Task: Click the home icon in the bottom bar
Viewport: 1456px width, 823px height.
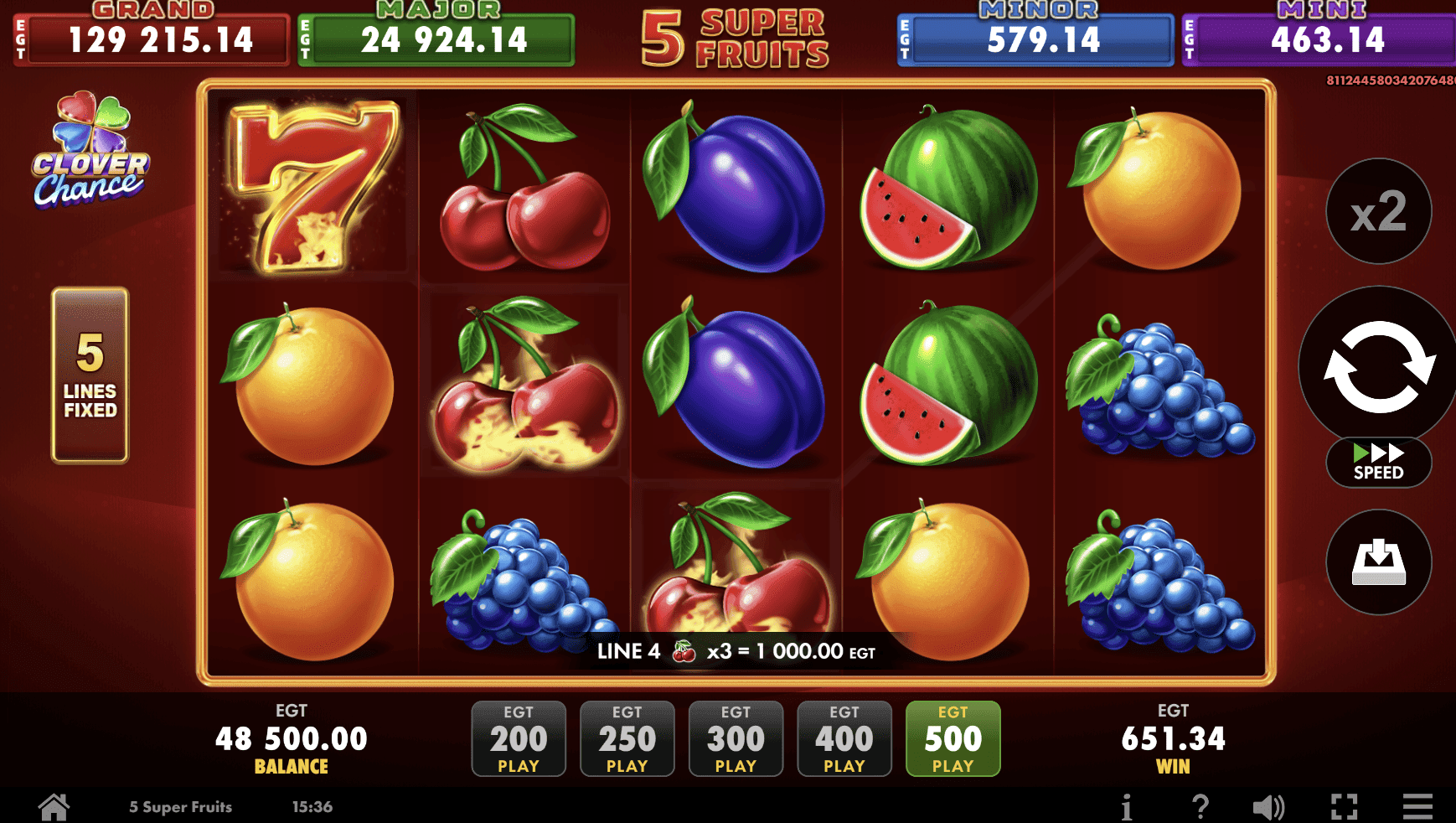Action: point(54,805)
